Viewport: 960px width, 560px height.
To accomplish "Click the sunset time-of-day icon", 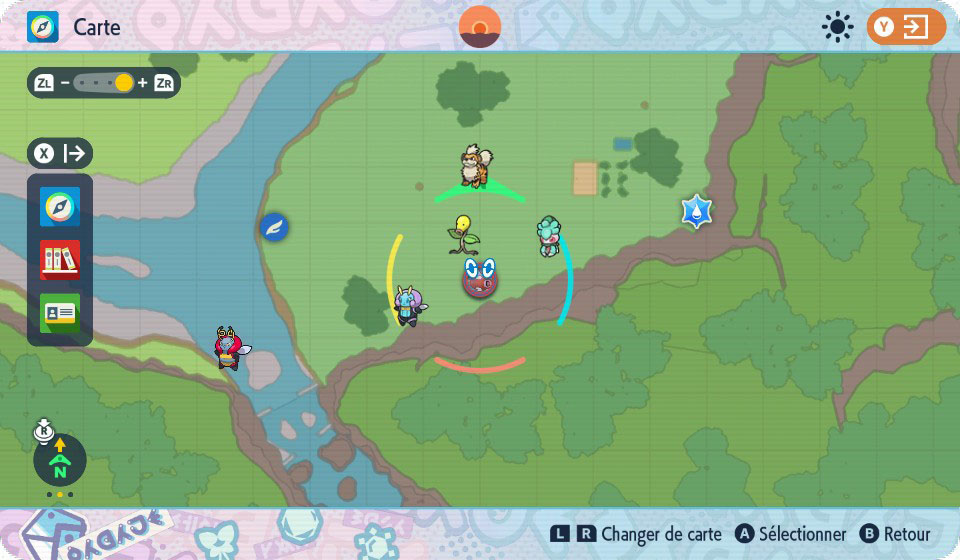I will (x=480, y=27).
